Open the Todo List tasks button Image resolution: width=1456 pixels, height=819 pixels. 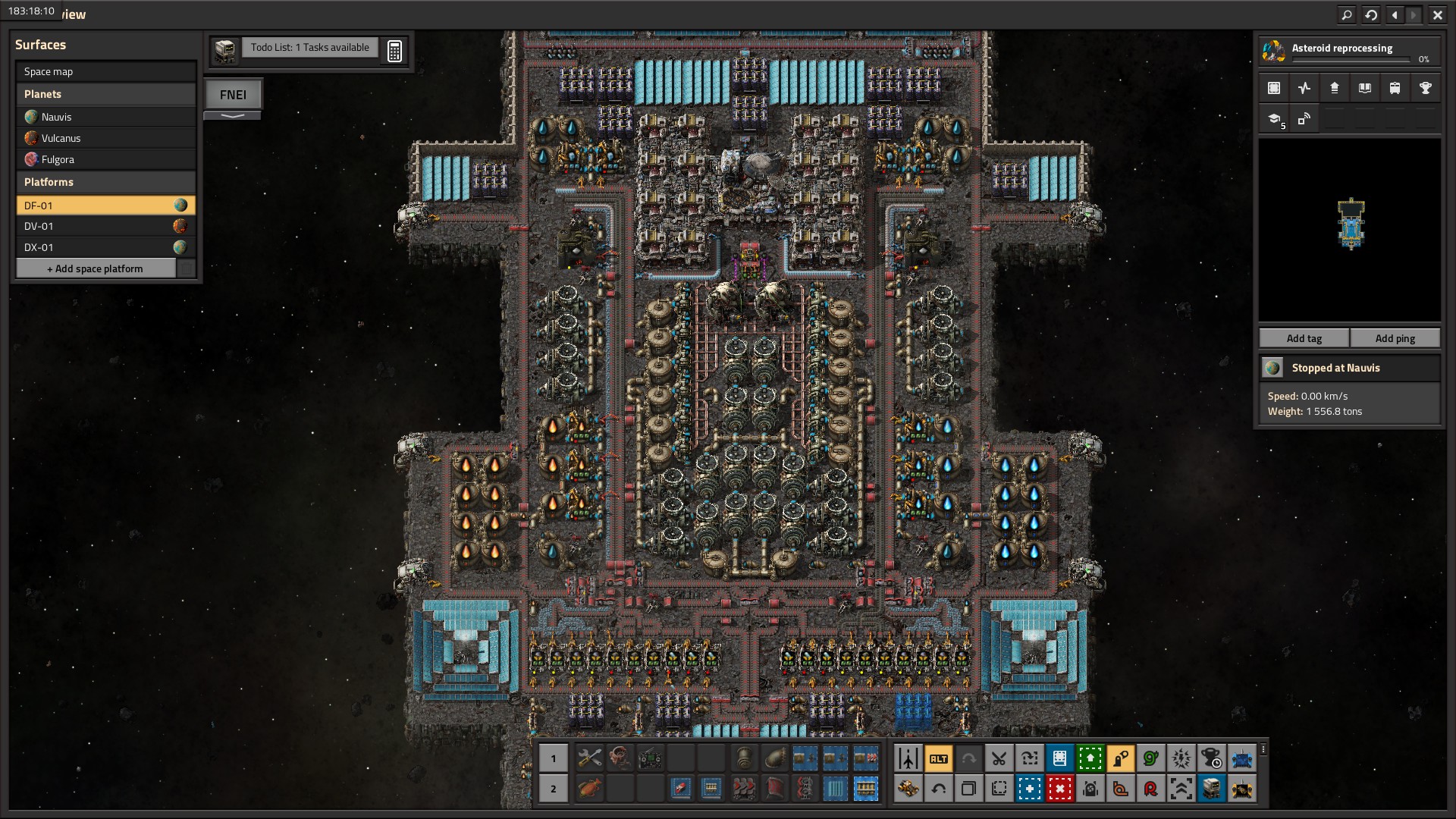309,48
